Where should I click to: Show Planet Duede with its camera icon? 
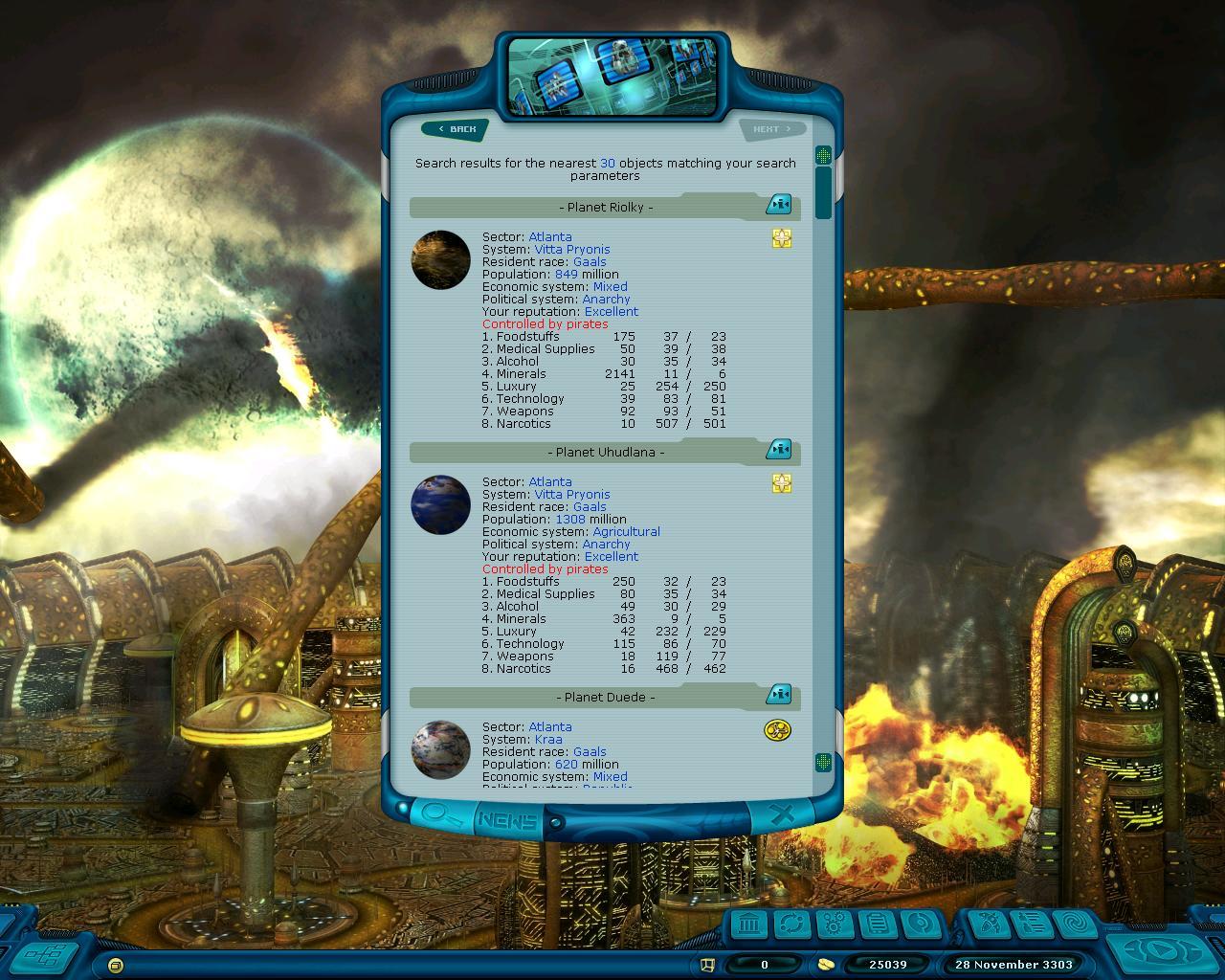pos(779,695)
